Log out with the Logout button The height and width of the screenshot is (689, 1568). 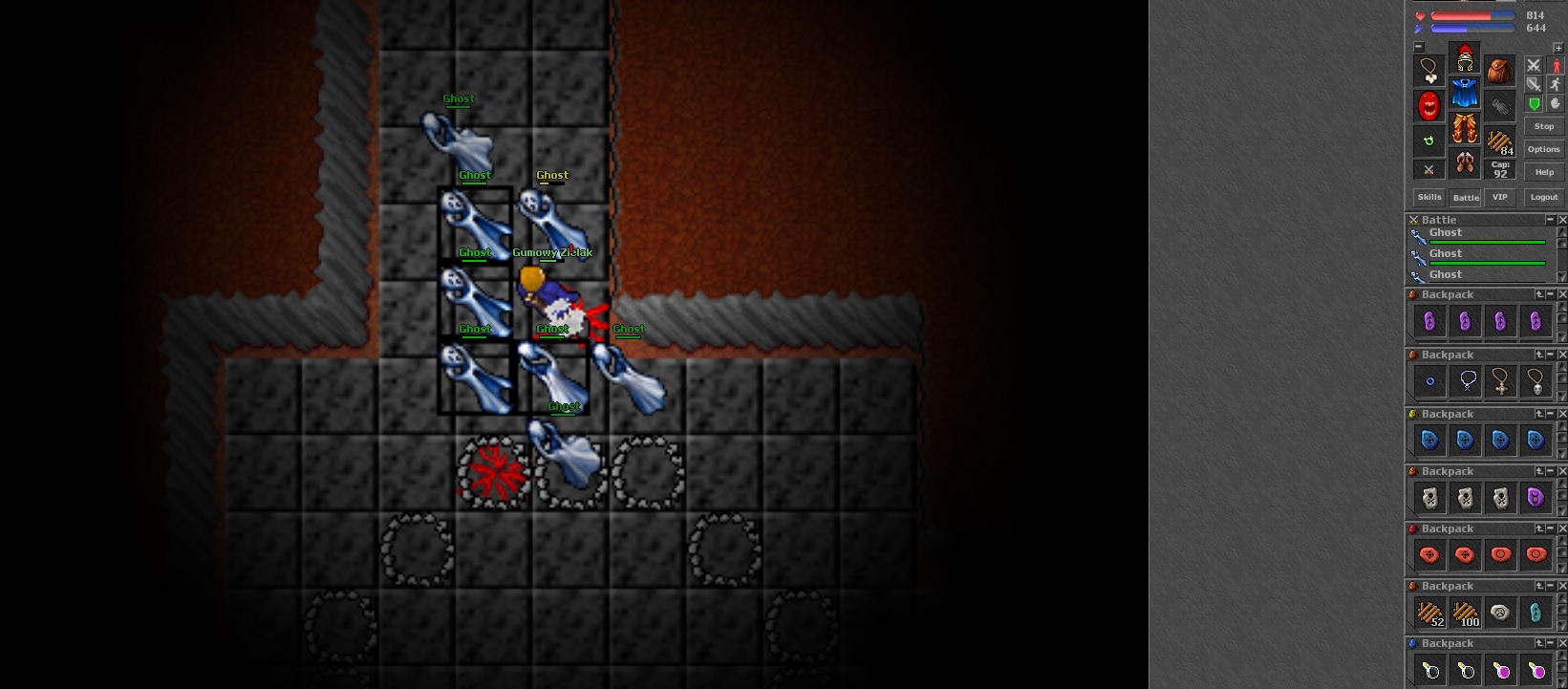[x=1544, y=197]
